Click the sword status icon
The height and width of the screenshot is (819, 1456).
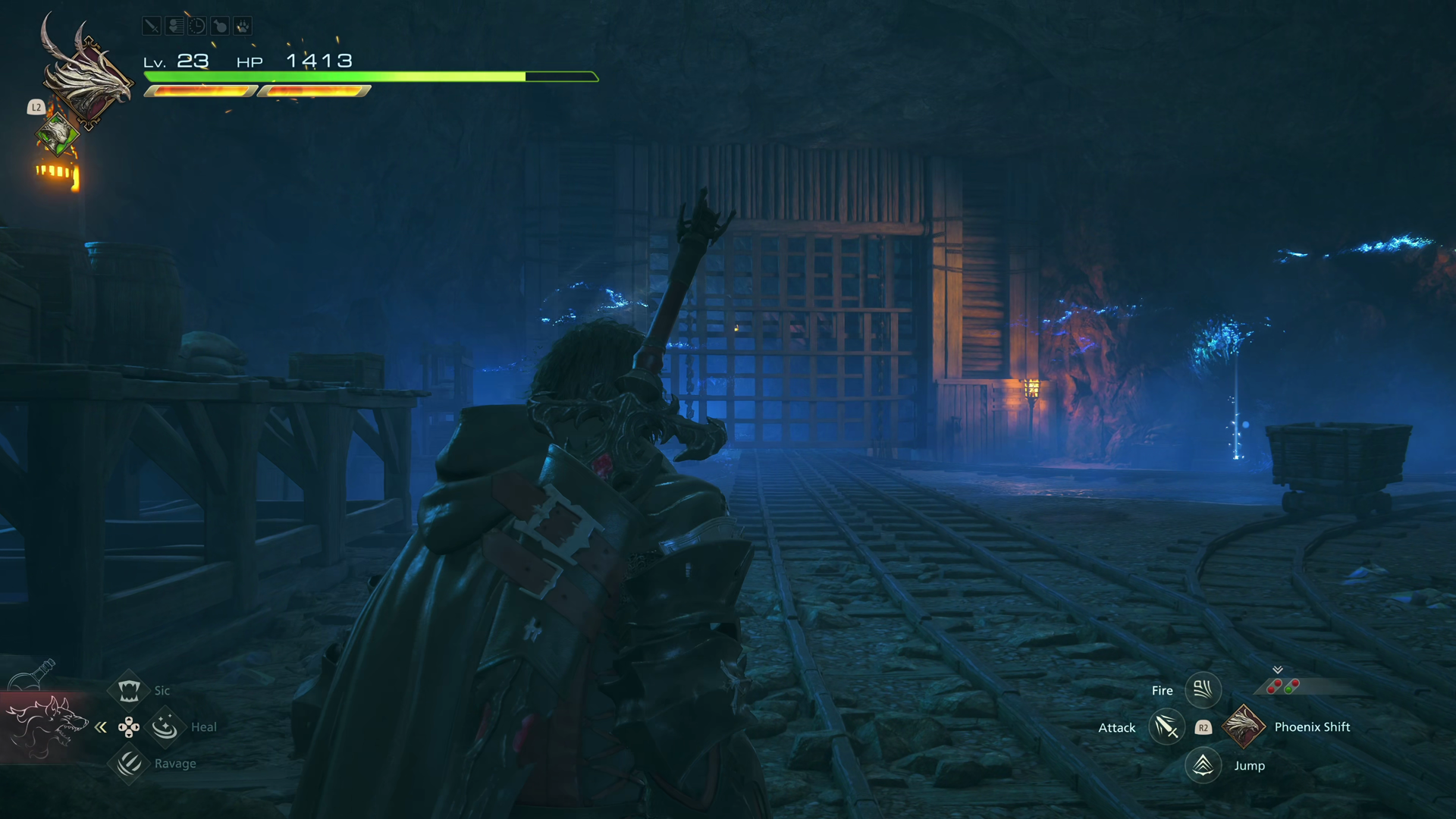(x=152, y=27)
